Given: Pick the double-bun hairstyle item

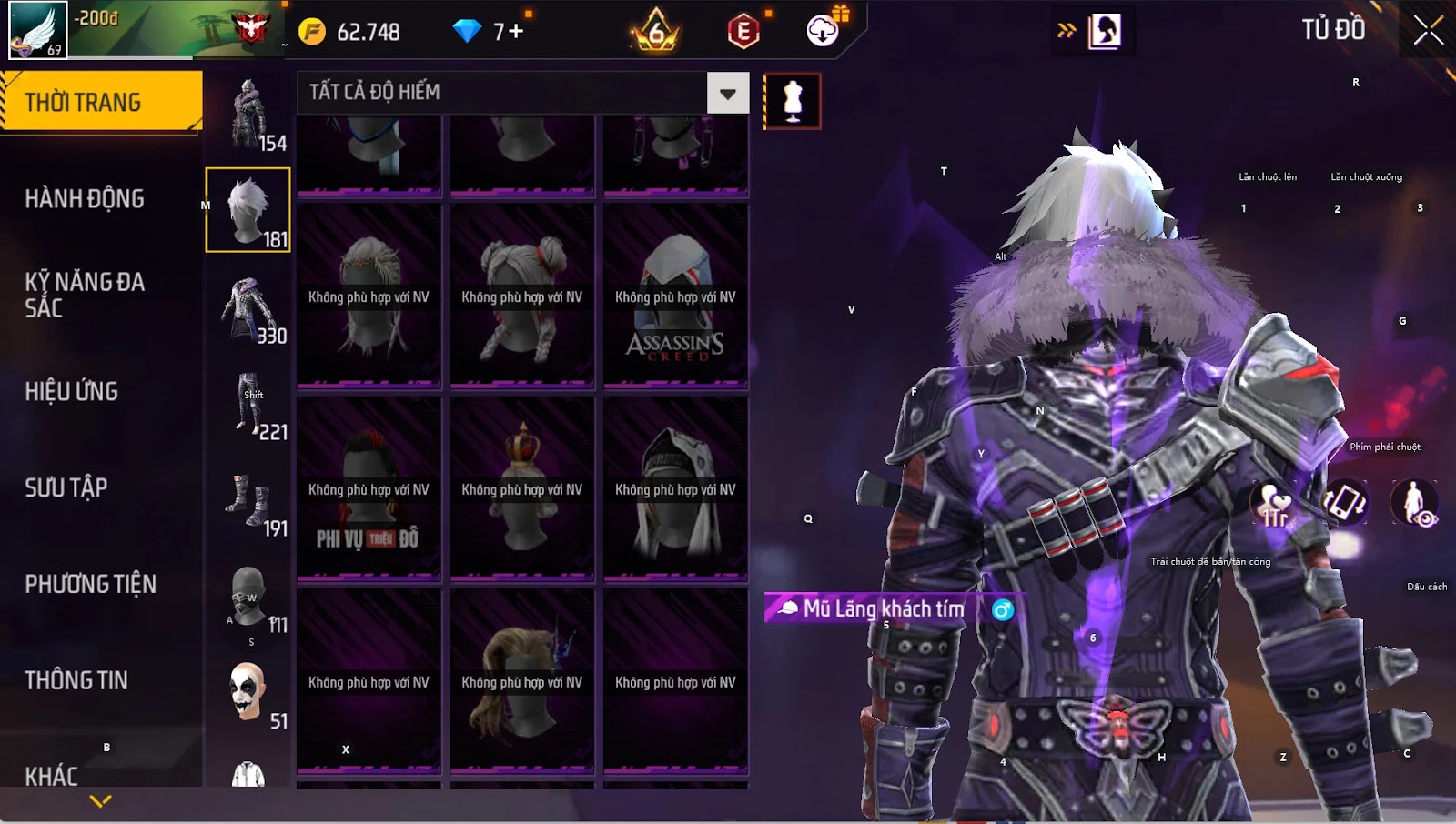Looking at the screenshot, I should click(521, 296).
